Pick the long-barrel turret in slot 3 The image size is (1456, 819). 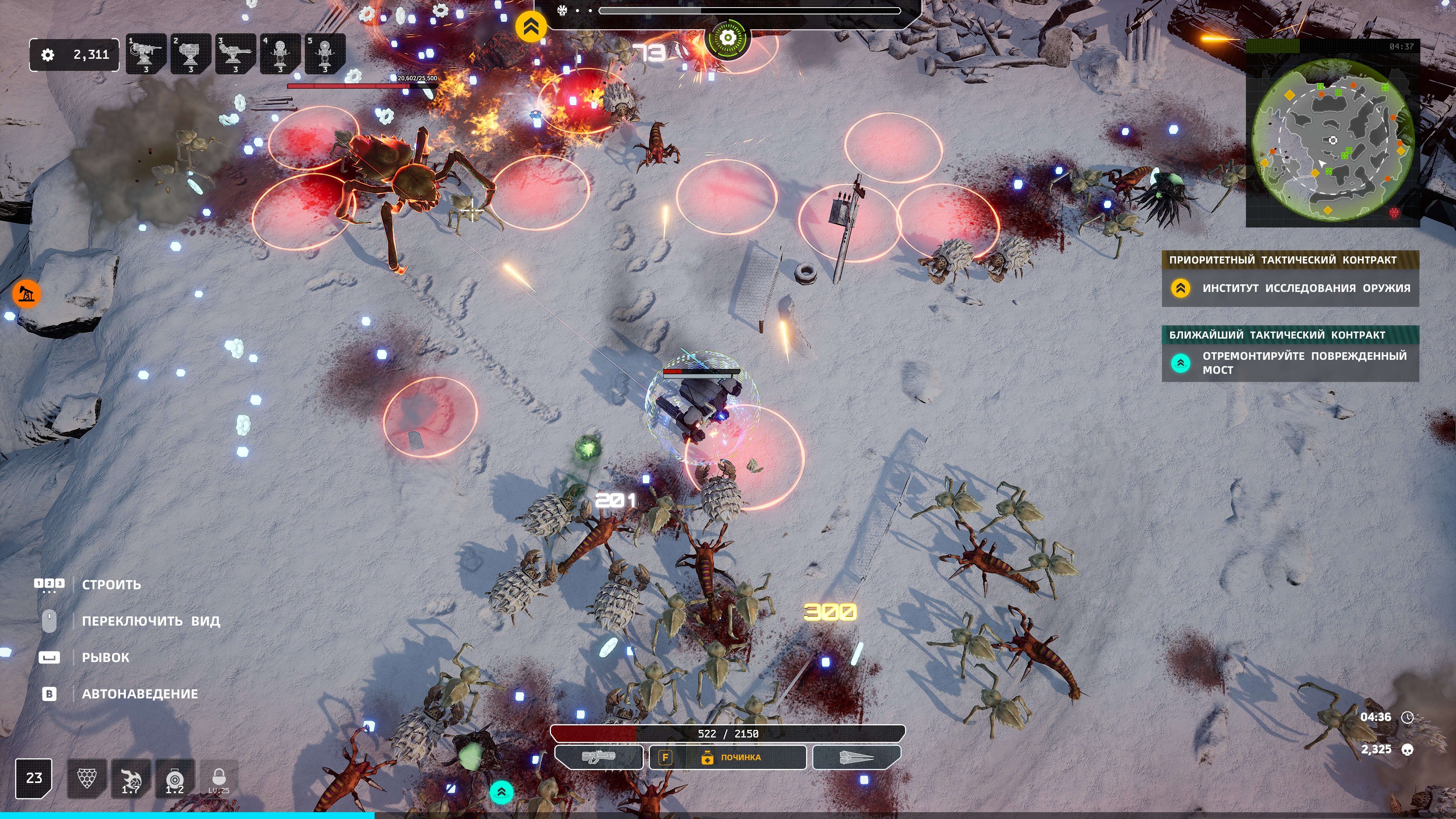(235, 54)
